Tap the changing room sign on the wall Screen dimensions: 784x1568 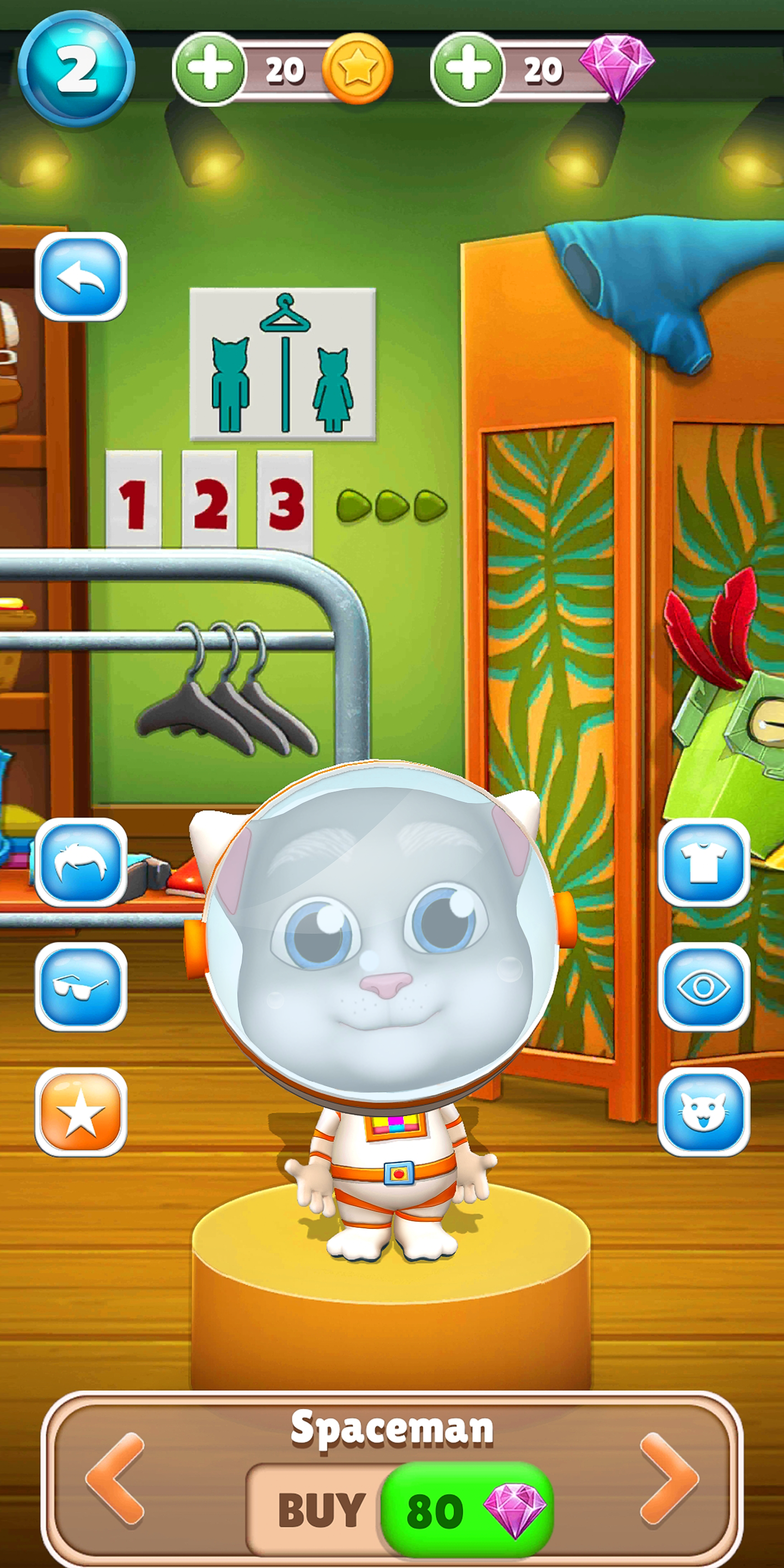click(284, 365)
